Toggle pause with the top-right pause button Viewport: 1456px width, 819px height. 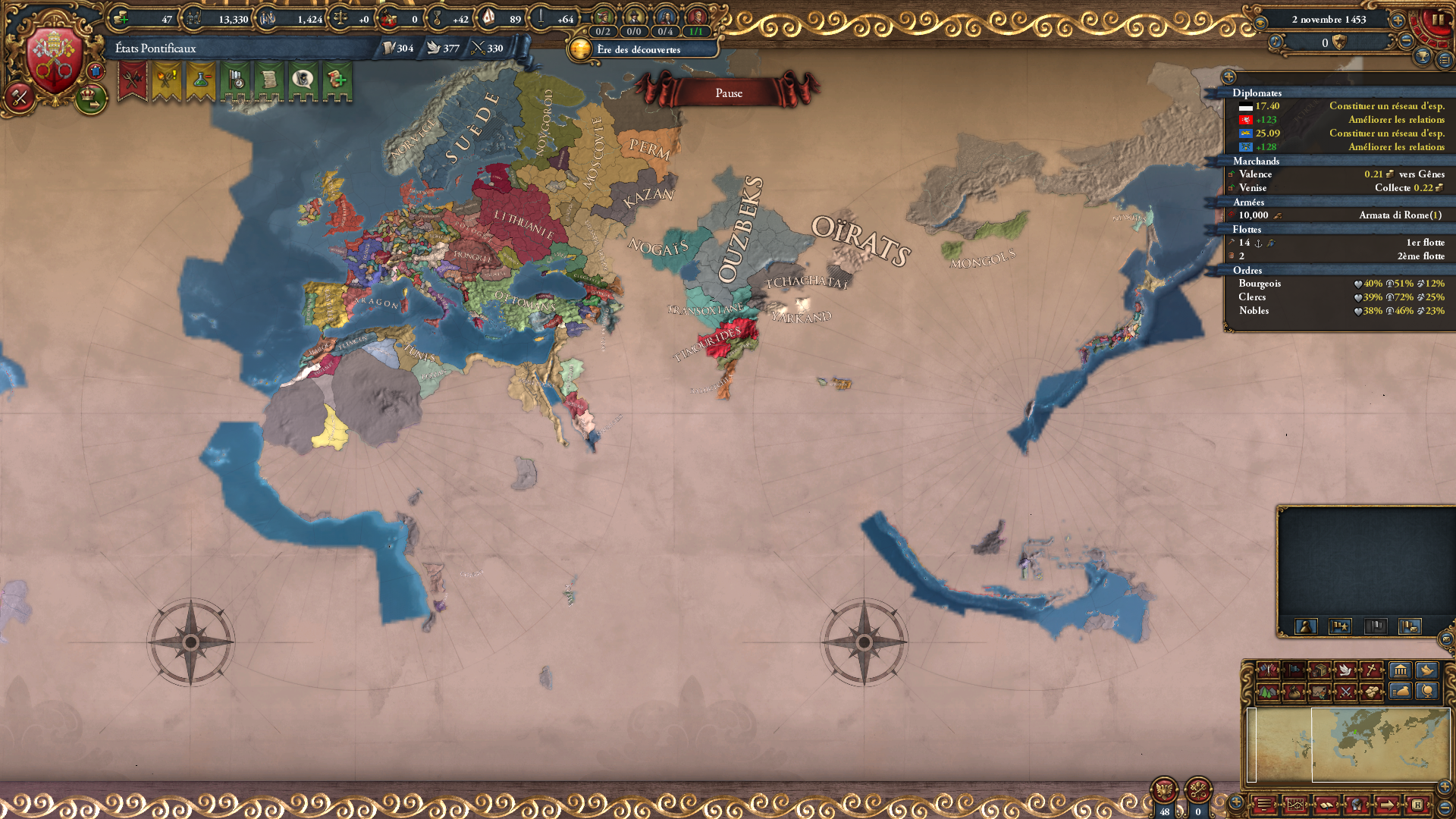pyautogui.click(x=1439, y=20)
